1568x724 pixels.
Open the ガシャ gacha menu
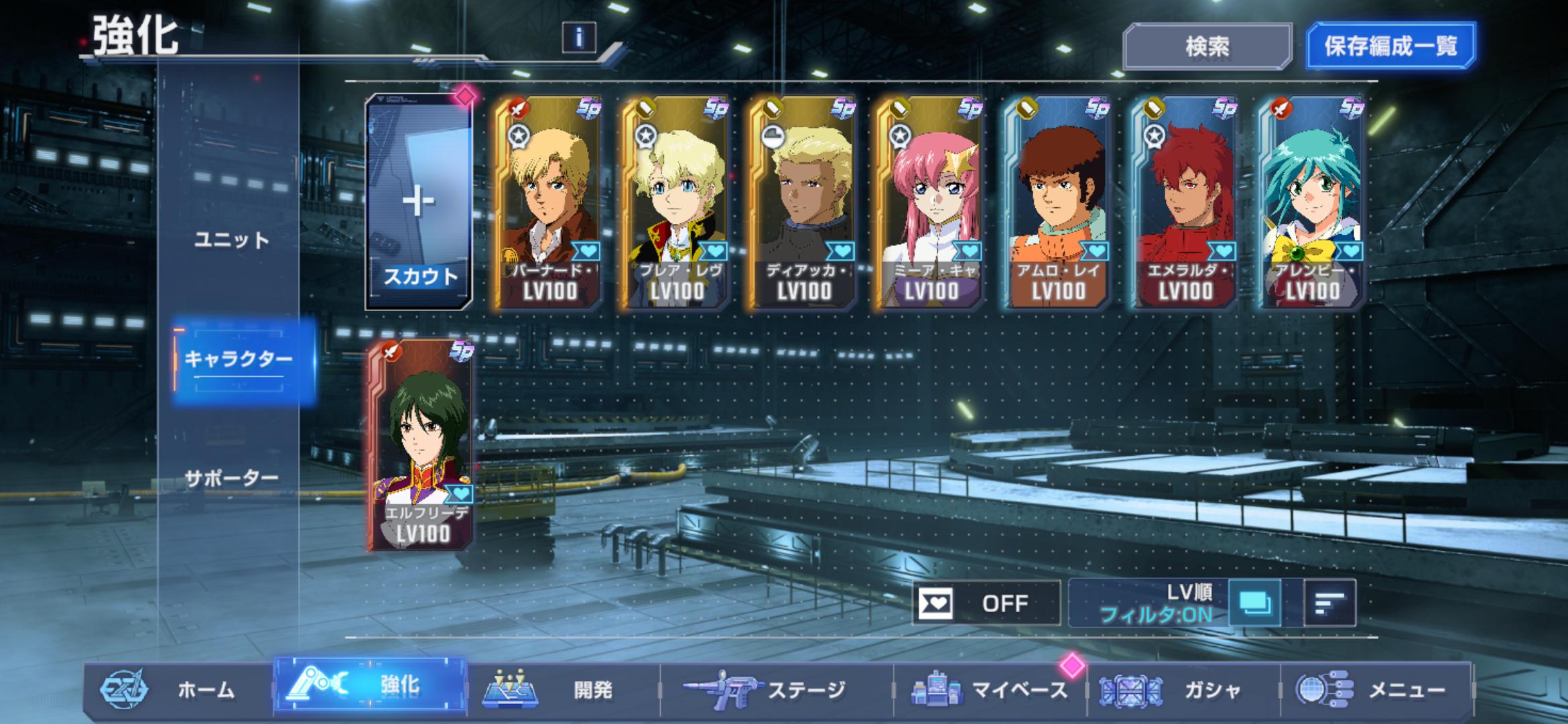(x=1186, y=689)
